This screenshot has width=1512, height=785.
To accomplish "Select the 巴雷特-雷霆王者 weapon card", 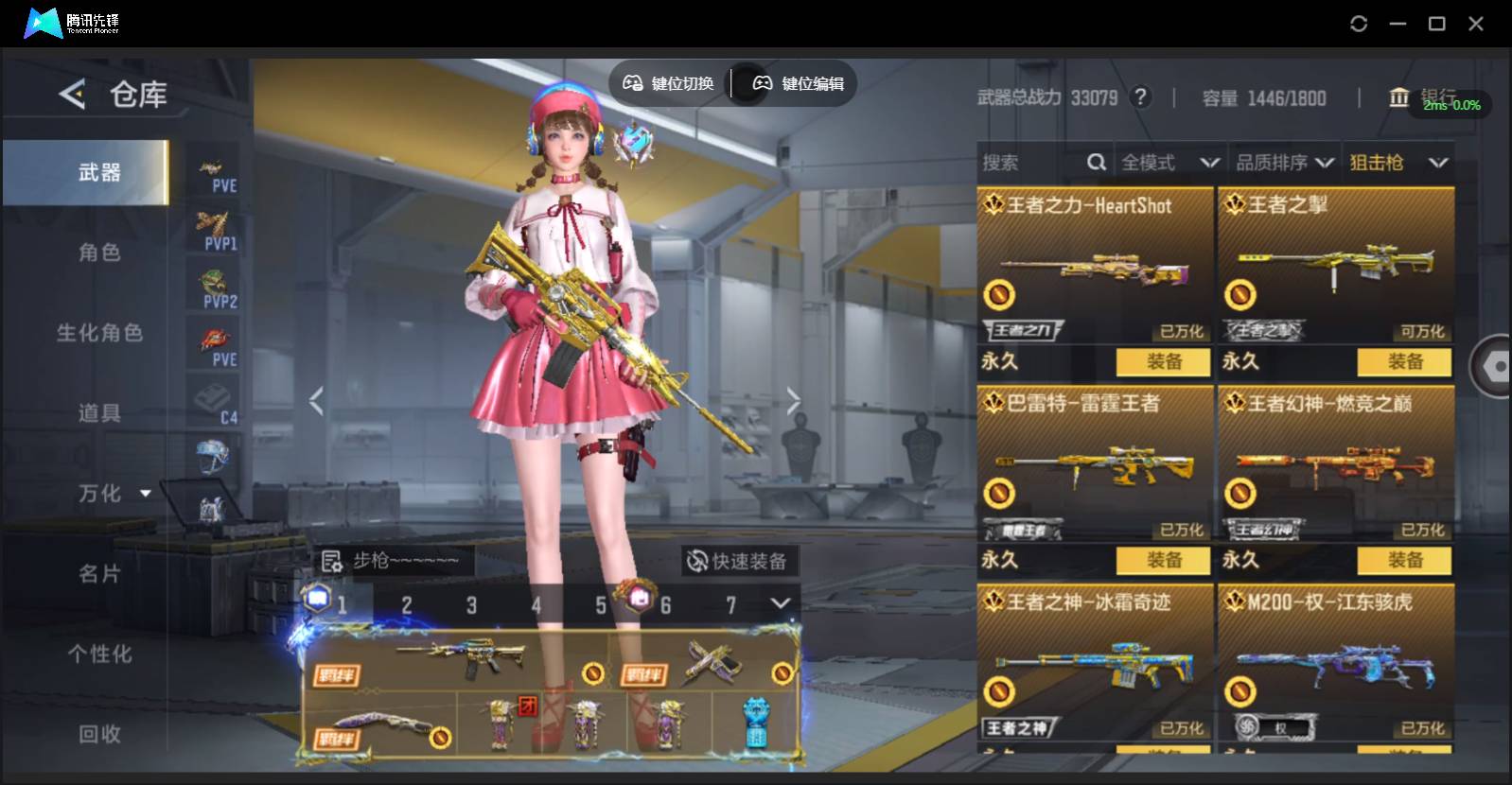I will click(1094, 463).
